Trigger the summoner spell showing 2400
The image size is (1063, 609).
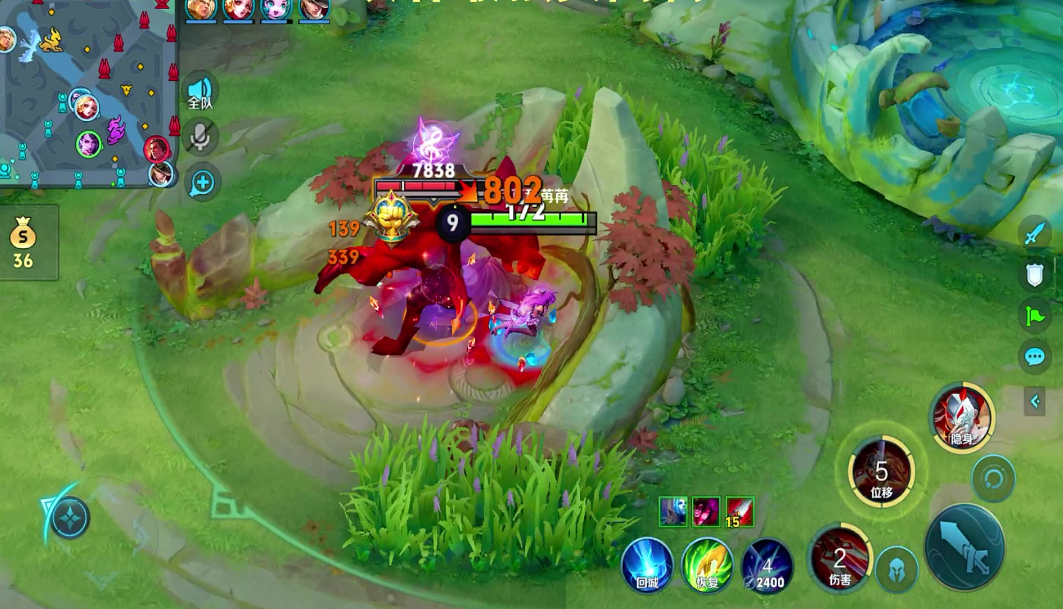point(767,566)
